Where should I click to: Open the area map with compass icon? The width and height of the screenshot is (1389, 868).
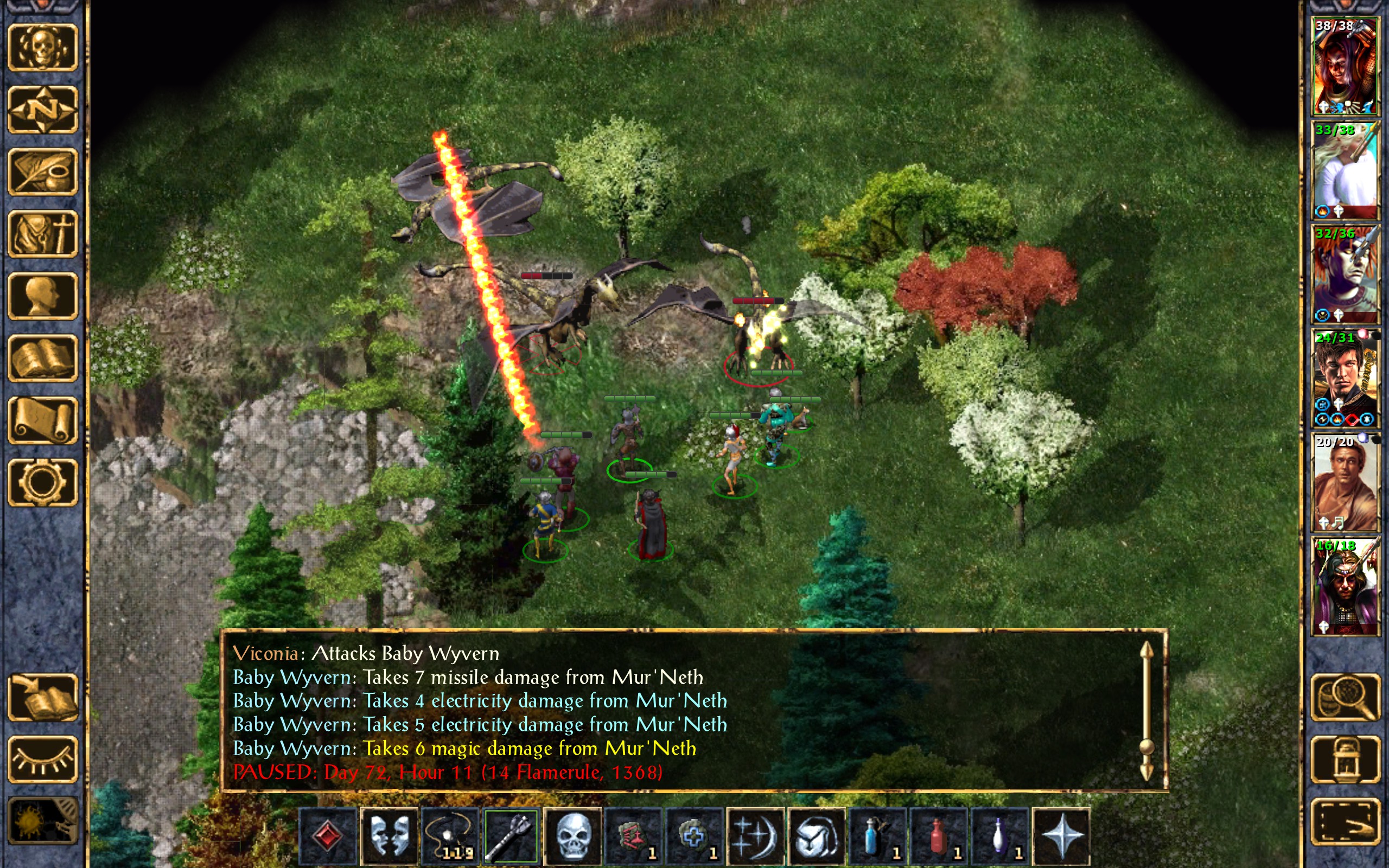point(42,109)
